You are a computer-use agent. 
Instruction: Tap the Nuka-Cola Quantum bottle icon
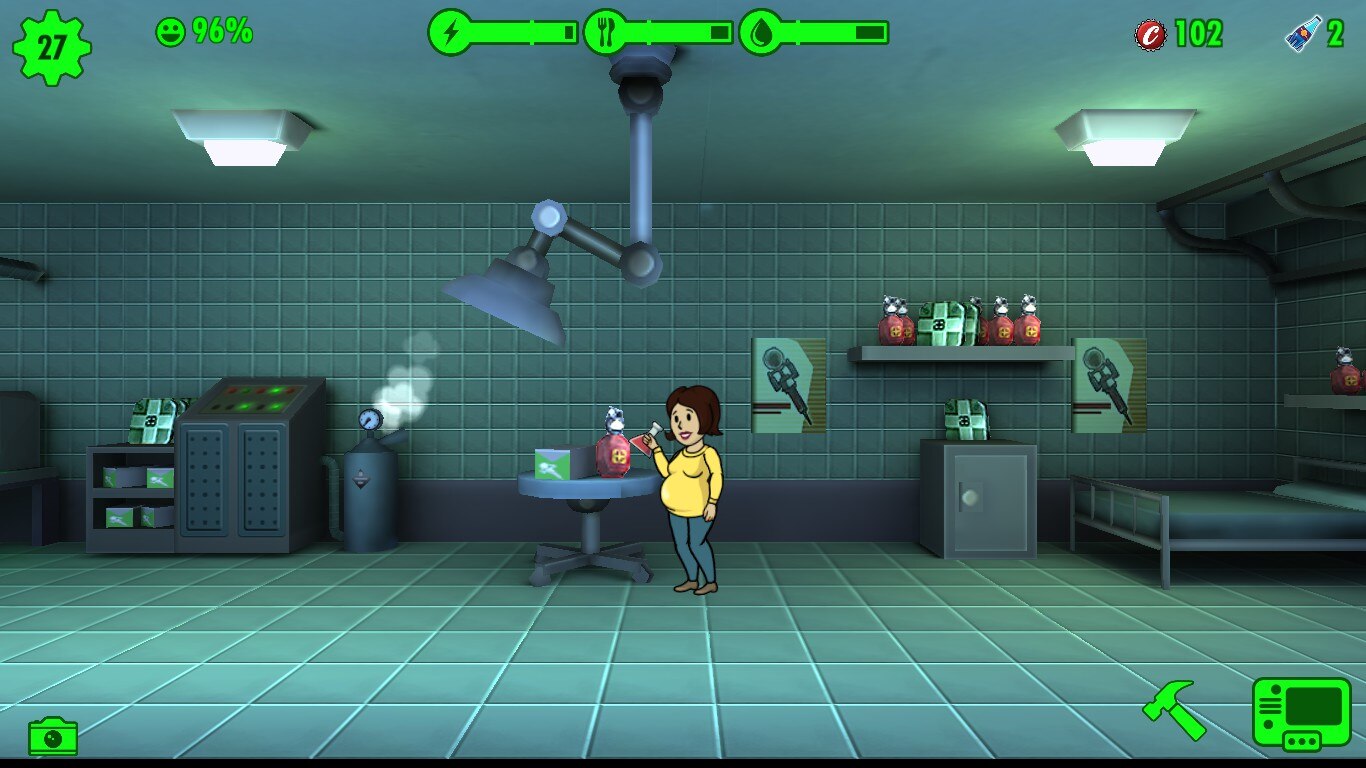(x=1304, y=33)
